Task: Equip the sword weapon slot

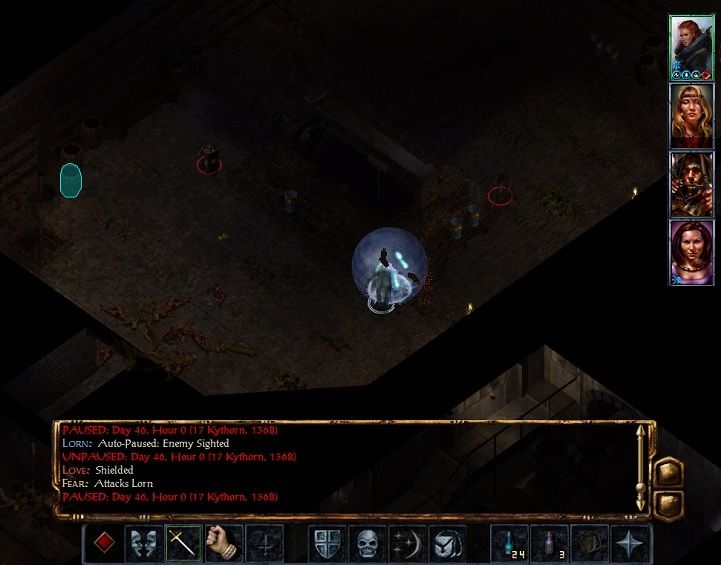Action: (x=184, y=543)
